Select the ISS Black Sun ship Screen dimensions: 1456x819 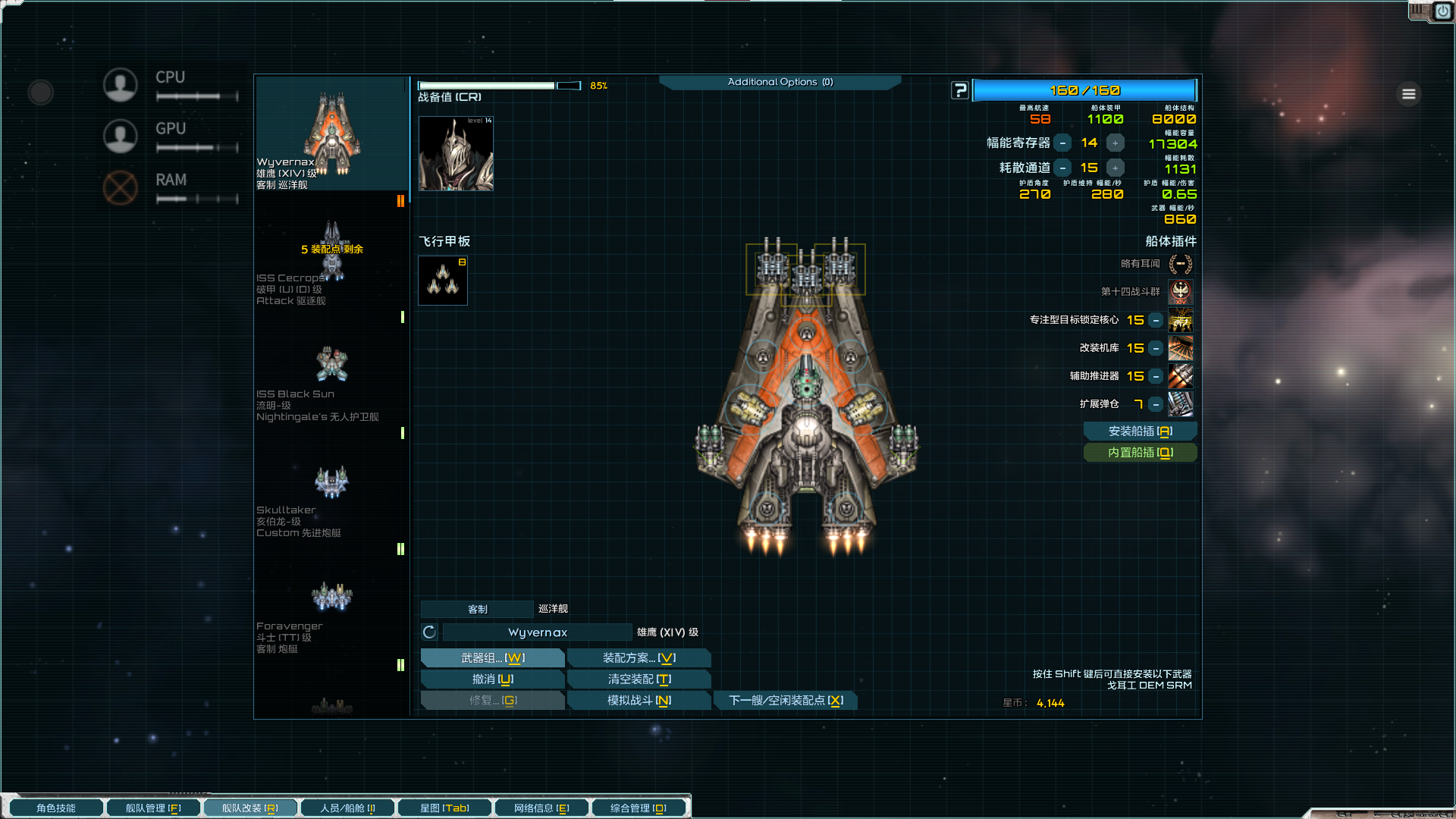tap(332, 366)
